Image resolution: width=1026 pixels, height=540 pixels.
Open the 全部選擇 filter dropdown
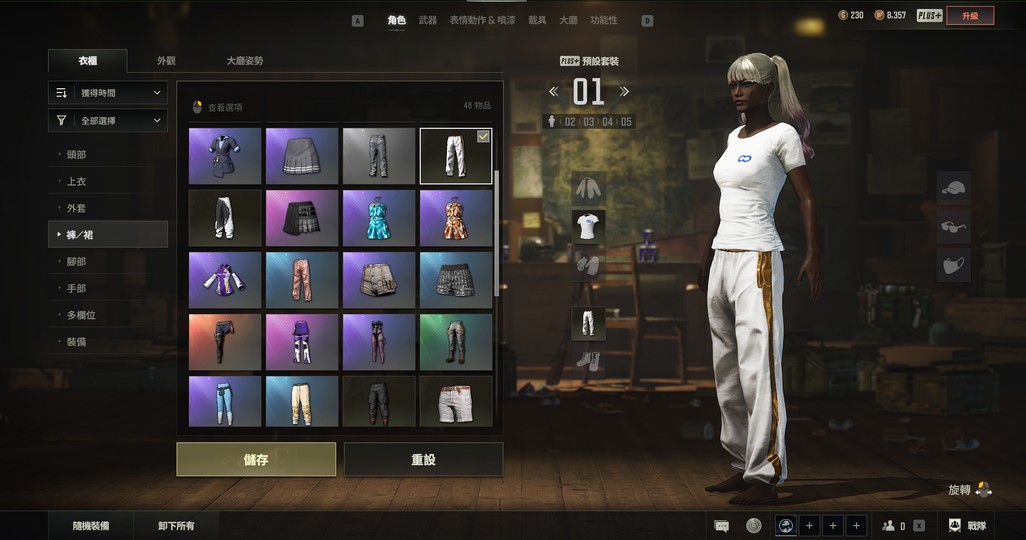tap(108, 121)
